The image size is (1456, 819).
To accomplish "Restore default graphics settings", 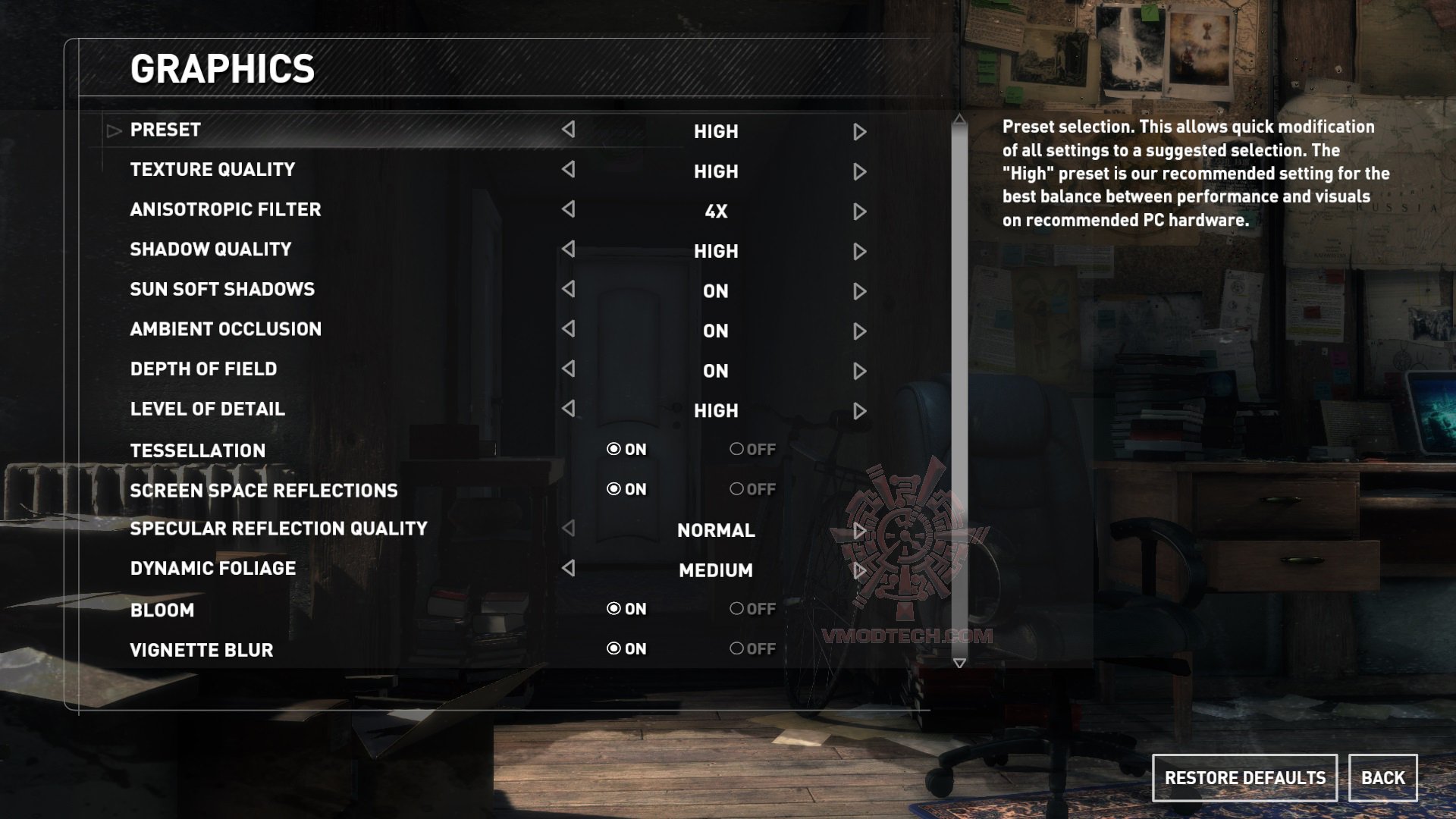I will [1244, 778].
